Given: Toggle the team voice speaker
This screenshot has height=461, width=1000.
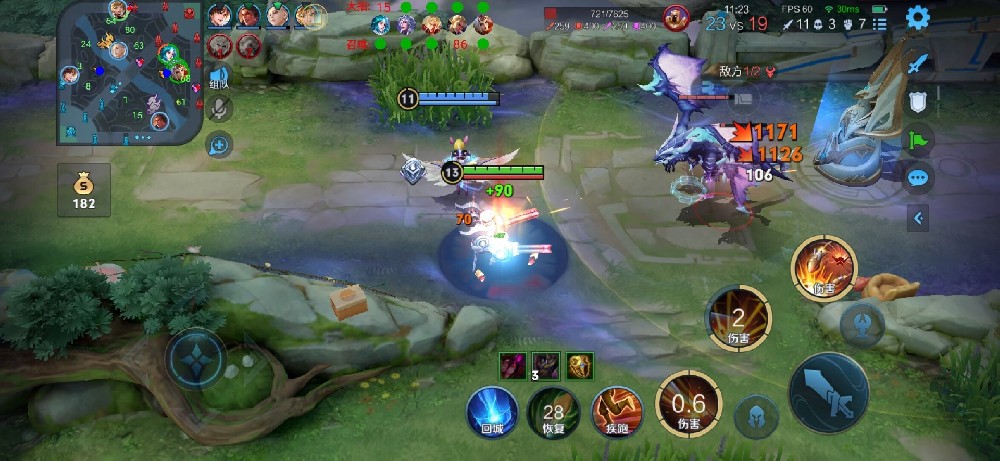Looking at the screenshot, I should tap(219, 78).
